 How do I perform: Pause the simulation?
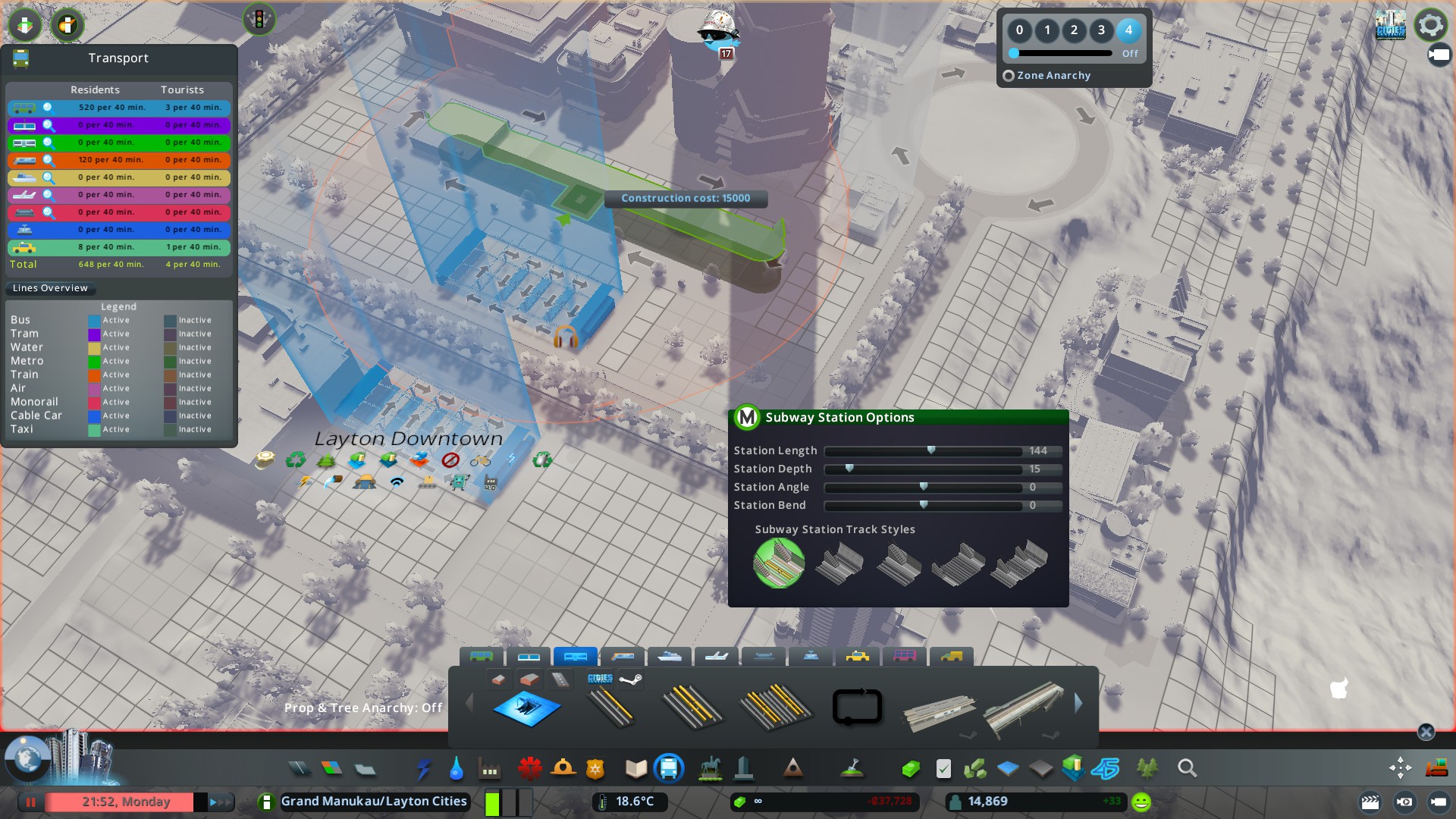coord(31,802)
